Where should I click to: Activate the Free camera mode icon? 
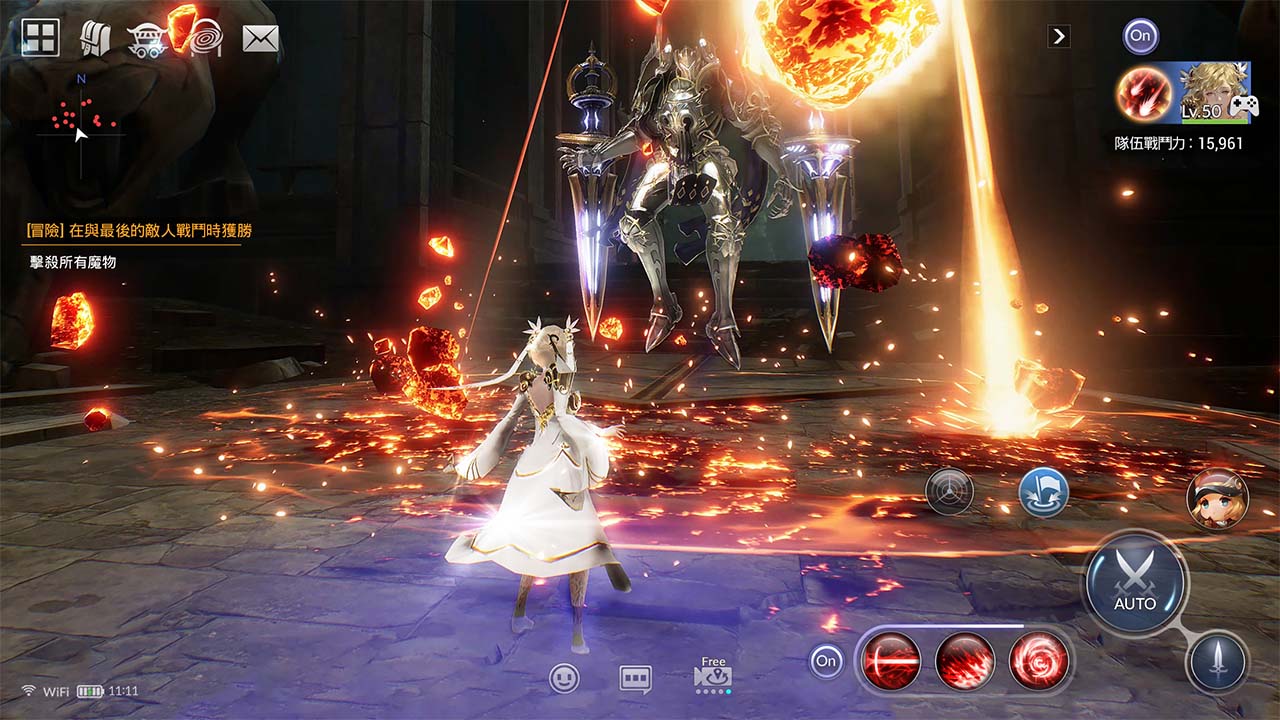pos(712,678)
